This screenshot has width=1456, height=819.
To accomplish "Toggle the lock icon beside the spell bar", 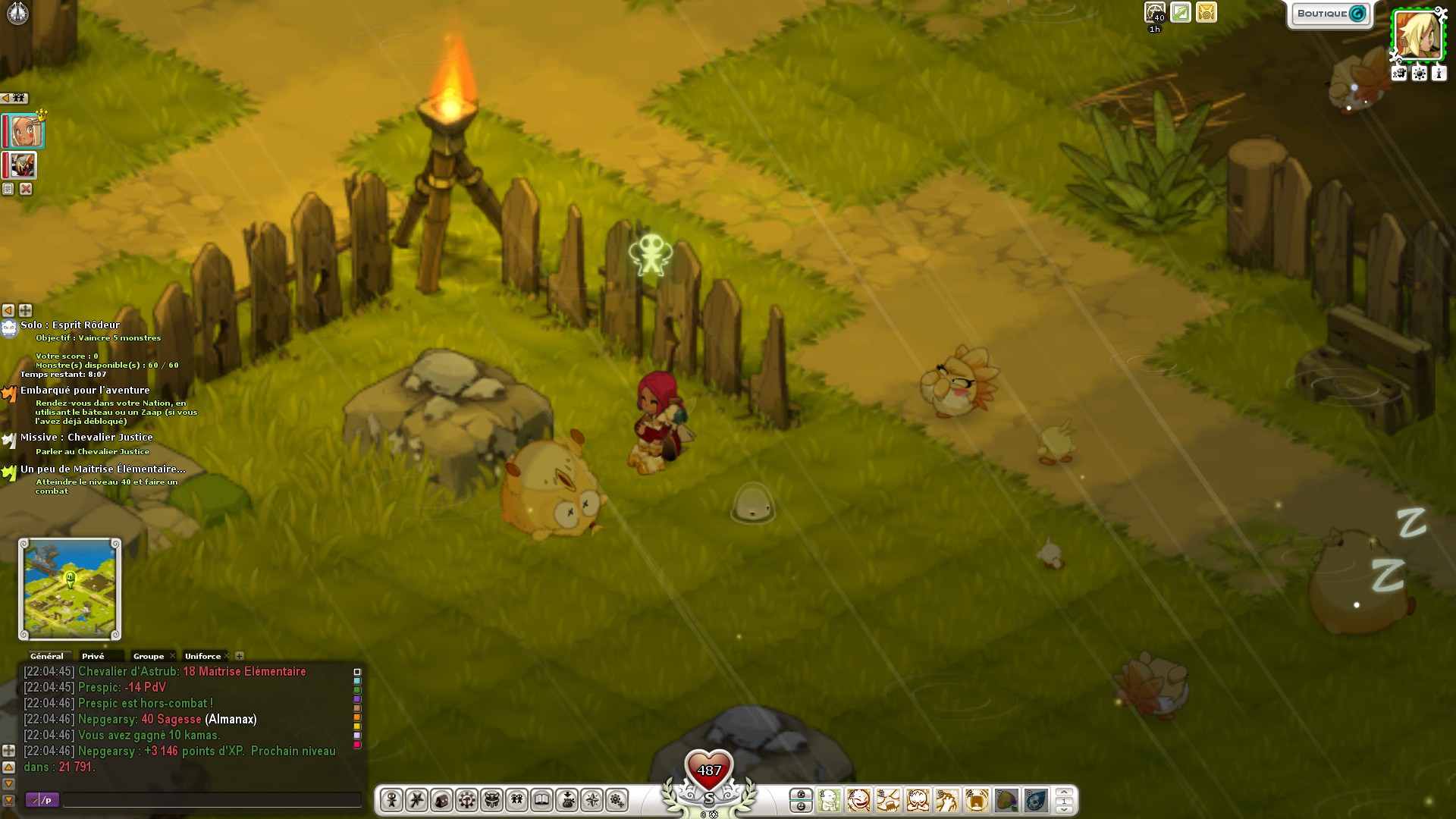I will (802, 795).
